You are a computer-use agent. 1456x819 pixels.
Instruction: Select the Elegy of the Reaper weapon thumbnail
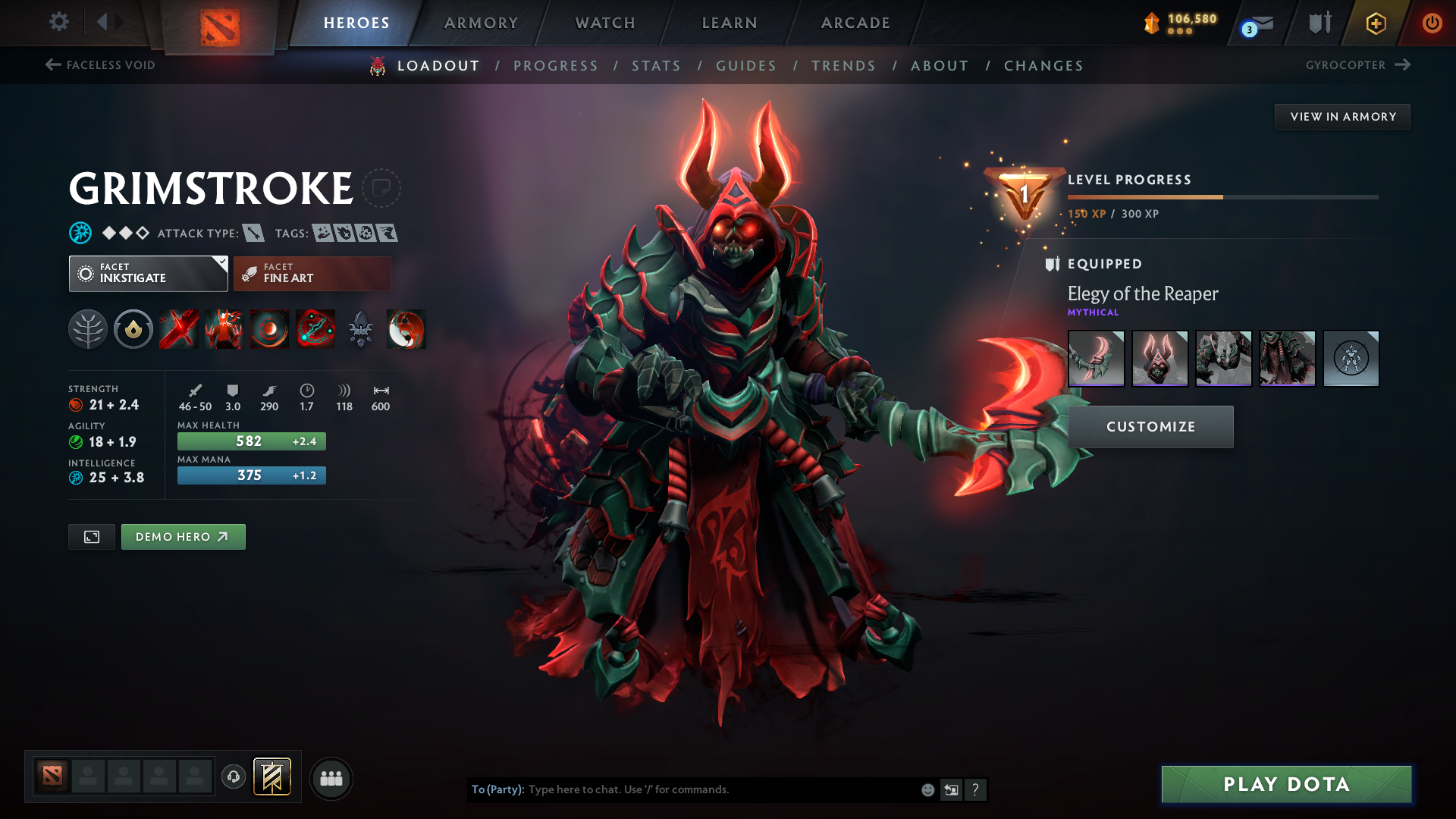(1096, 358)
